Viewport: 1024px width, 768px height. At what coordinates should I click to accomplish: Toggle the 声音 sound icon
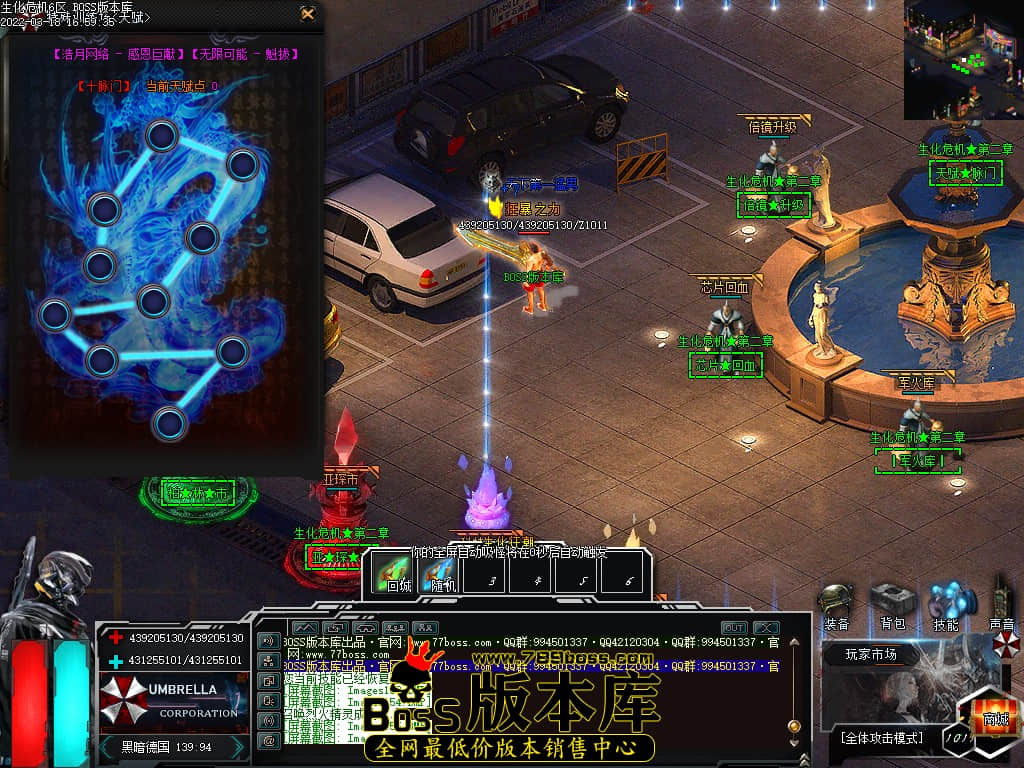click(1001, 603)
